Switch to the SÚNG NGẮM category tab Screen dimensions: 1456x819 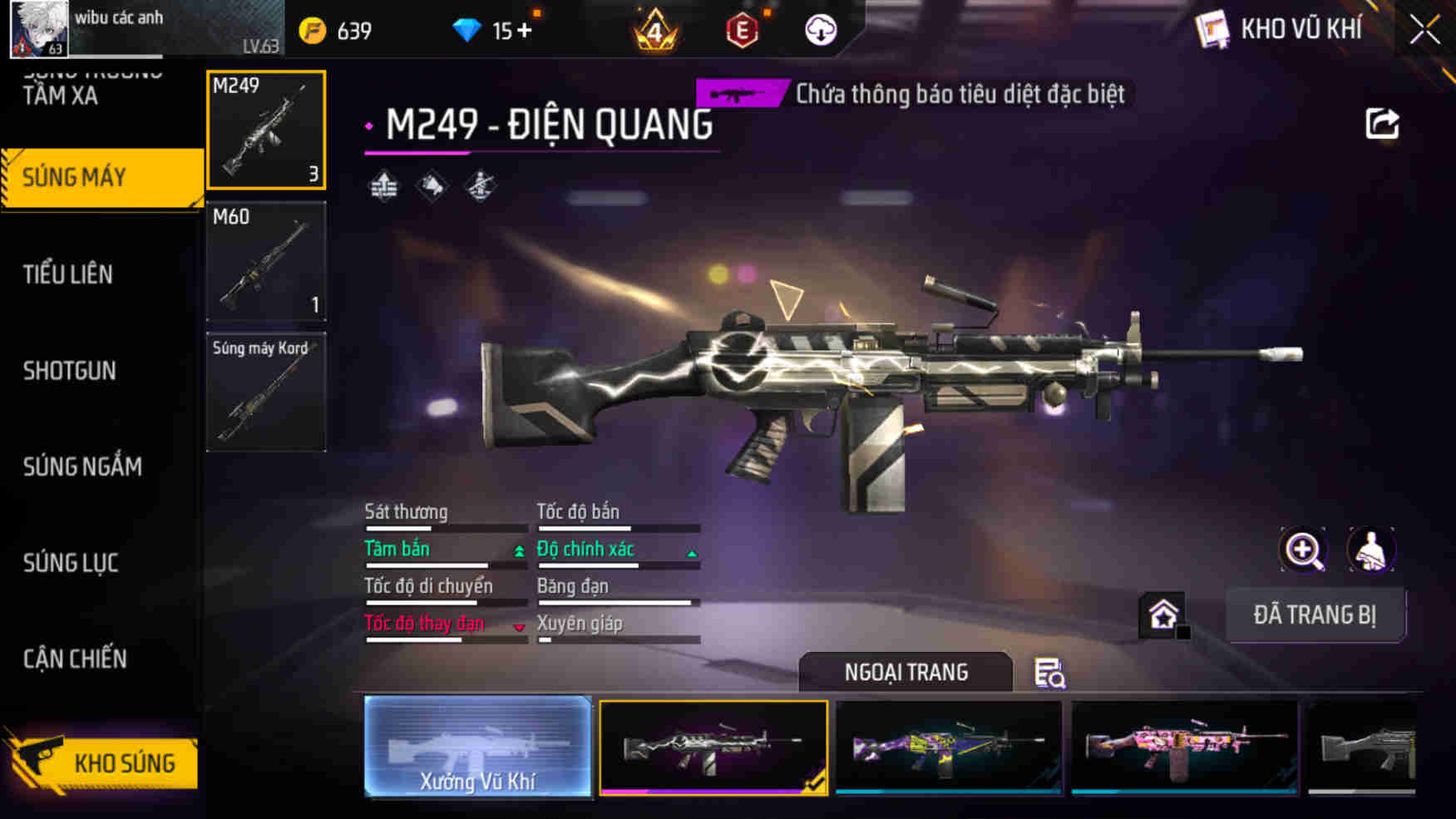pyautogui.click(x=81, y=466)
